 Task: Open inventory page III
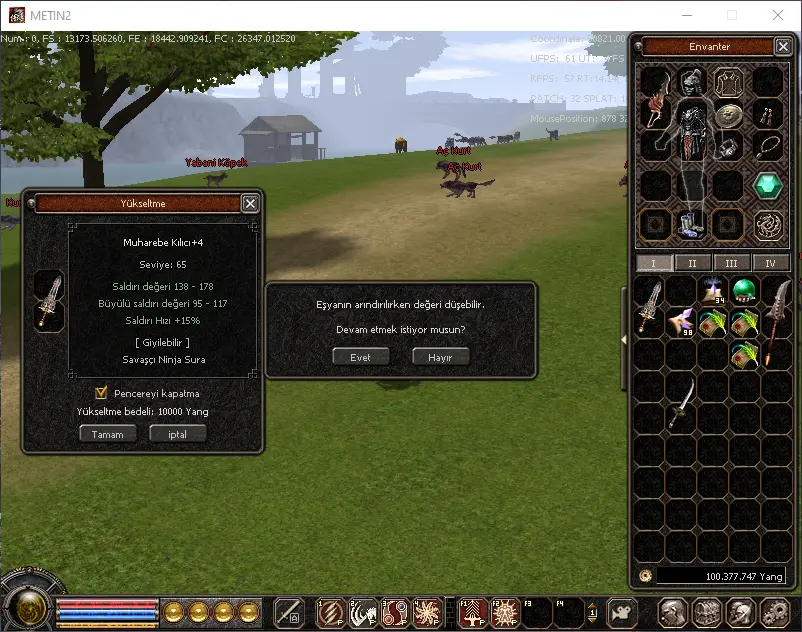pyautogui.click(x=731, y=263)
